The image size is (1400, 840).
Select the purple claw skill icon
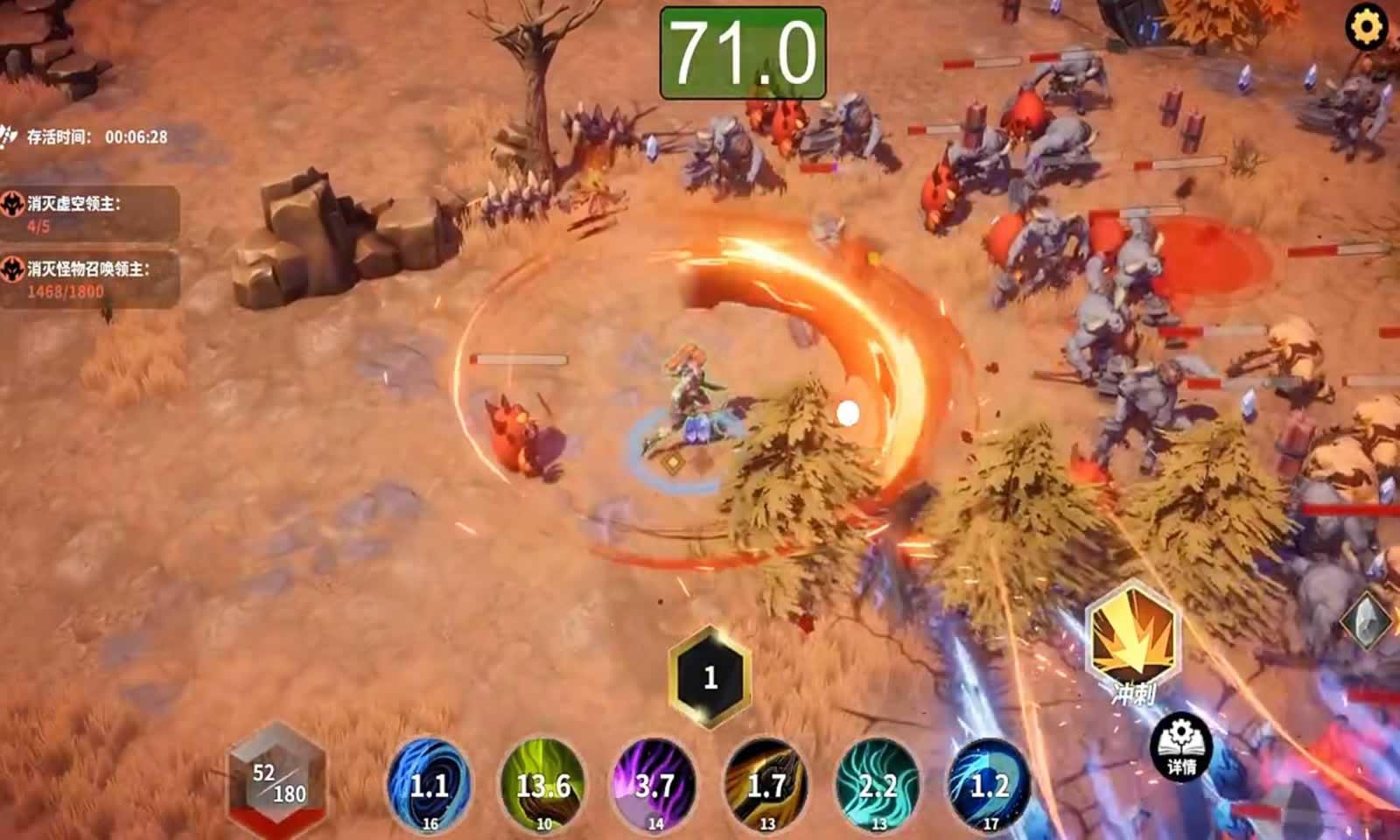654,784
